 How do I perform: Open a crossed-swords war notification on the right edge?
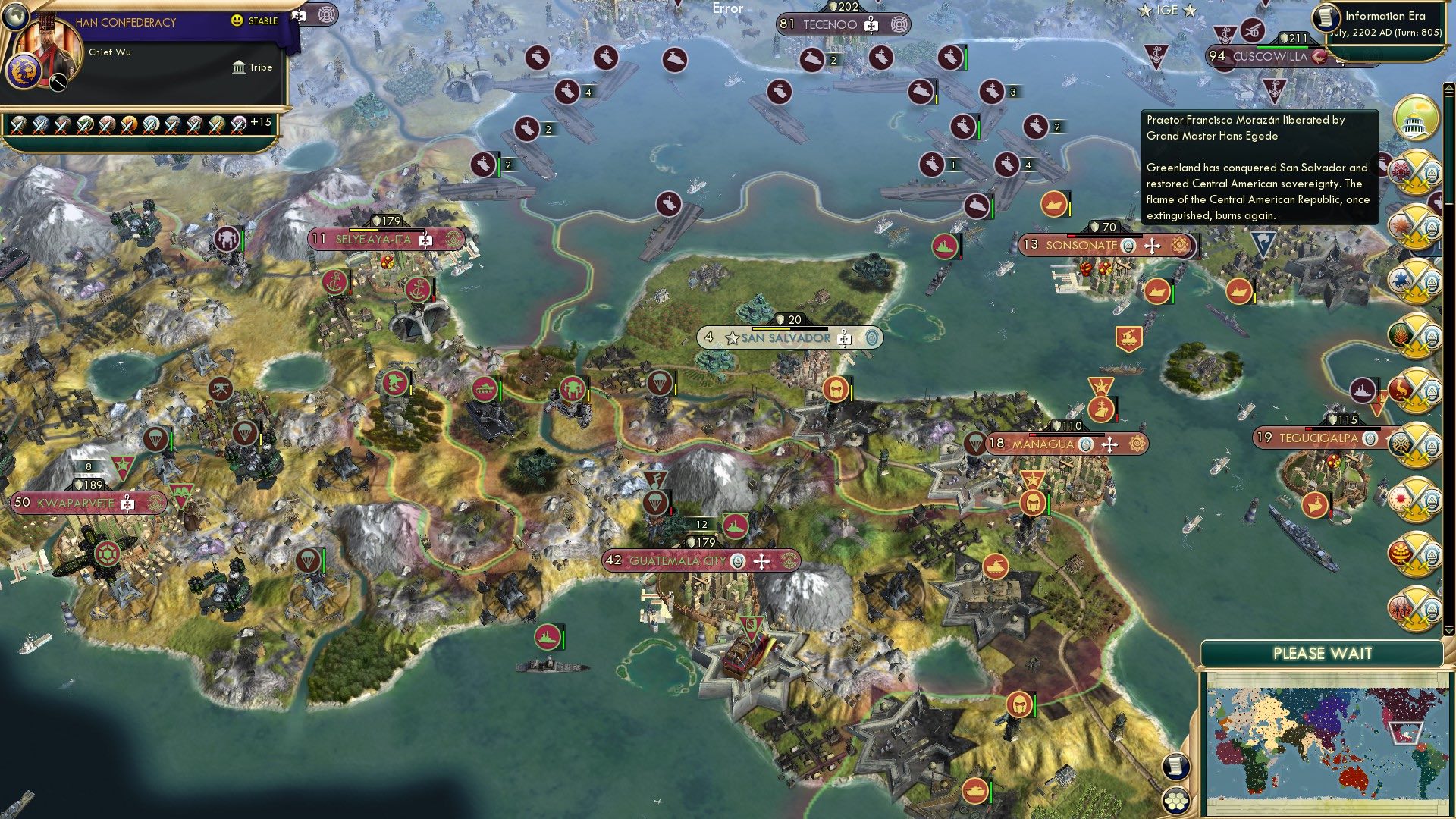1417,173
